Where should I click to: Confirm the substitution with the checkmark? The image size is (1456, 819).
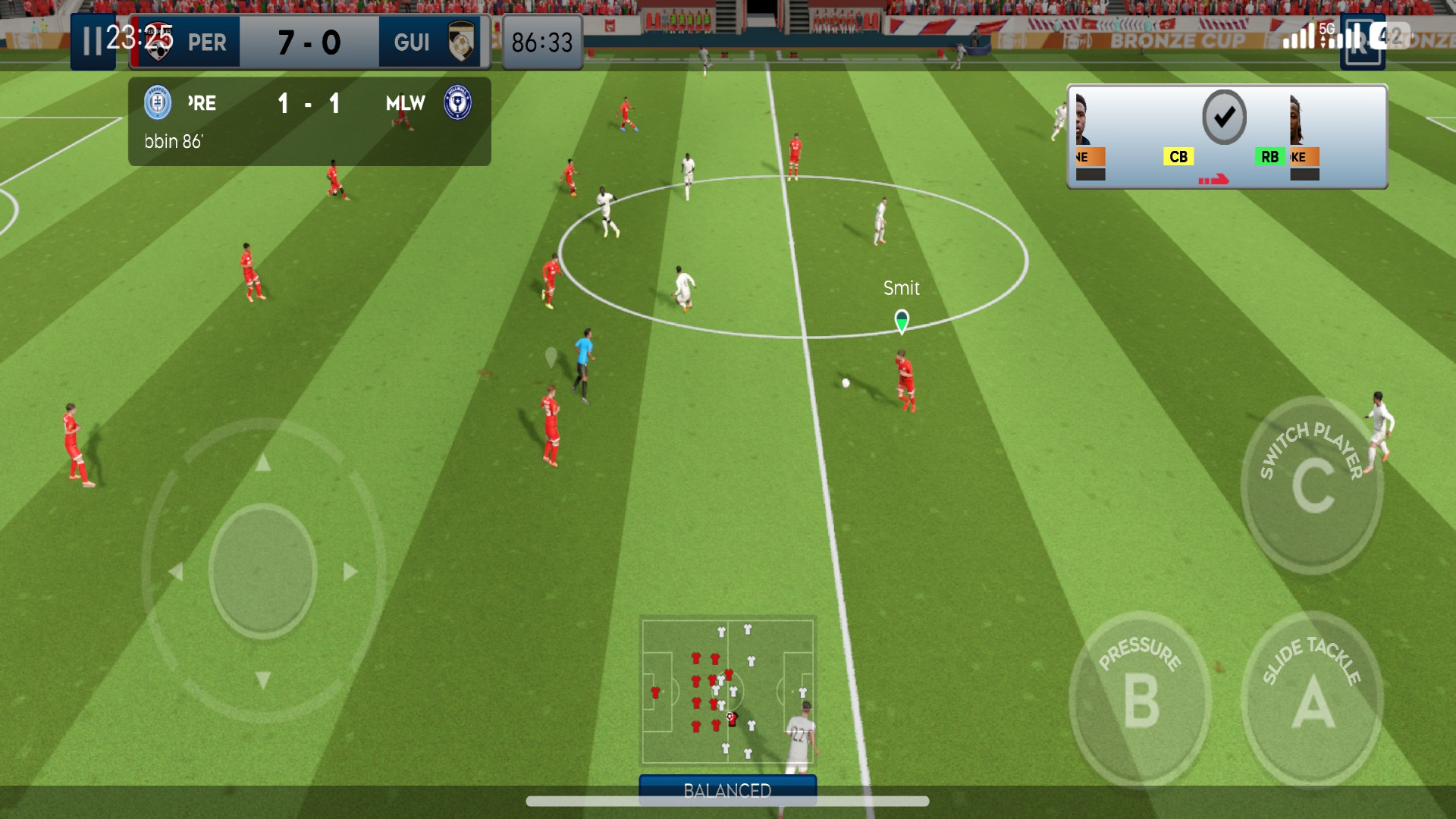click(x=1224, y=118)
